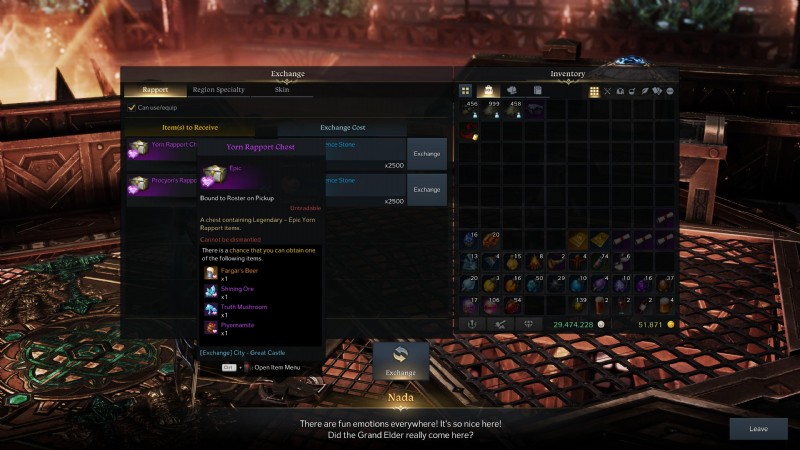Open the Region Specialty tab
This screenshot has width=800, height=450.
point(218,90)
